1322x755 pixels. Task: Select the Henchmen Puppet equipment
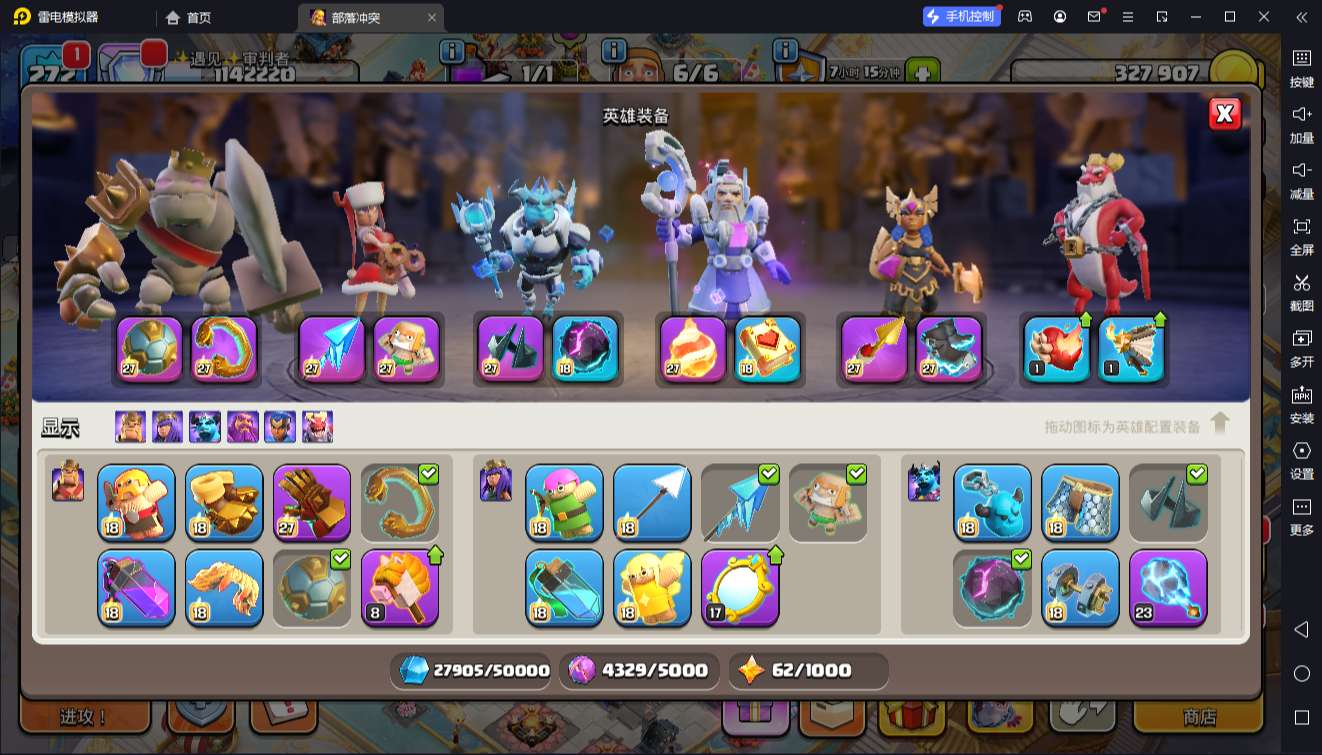[992, 503]
